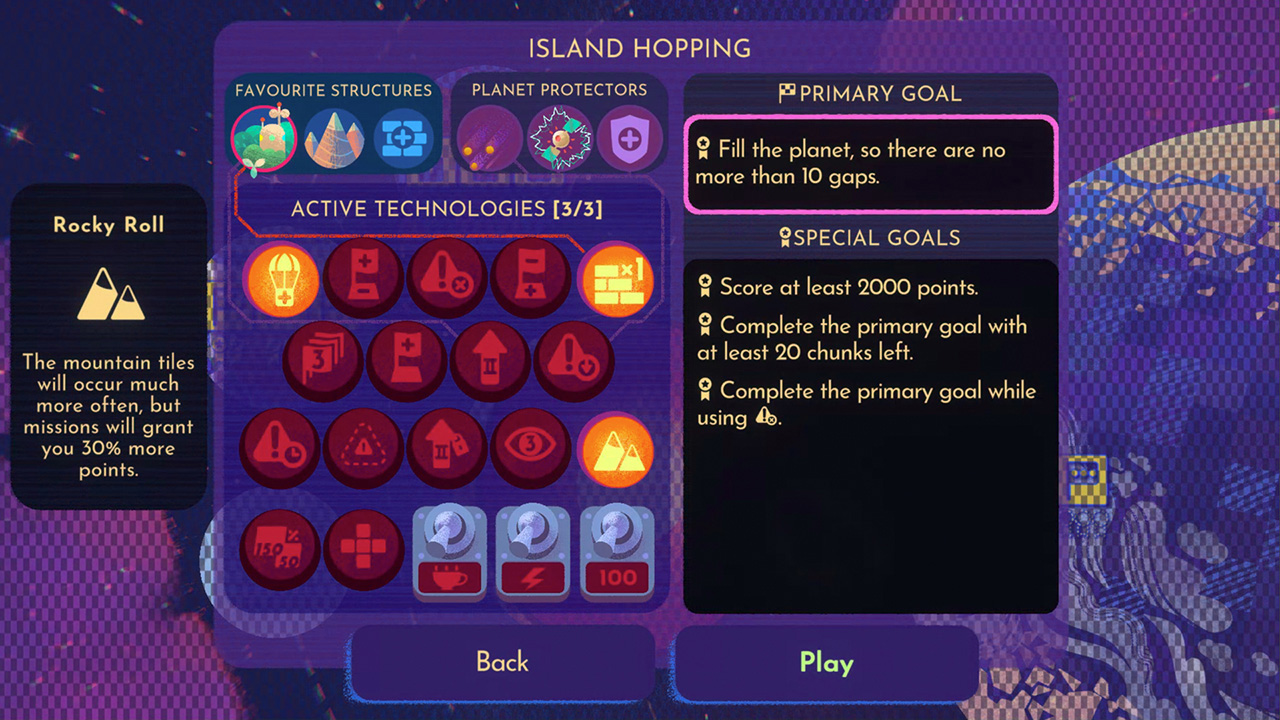1280x720 pixels.
Task: Open the blue blocks favourite structure
Action: [x=404, y=137]
